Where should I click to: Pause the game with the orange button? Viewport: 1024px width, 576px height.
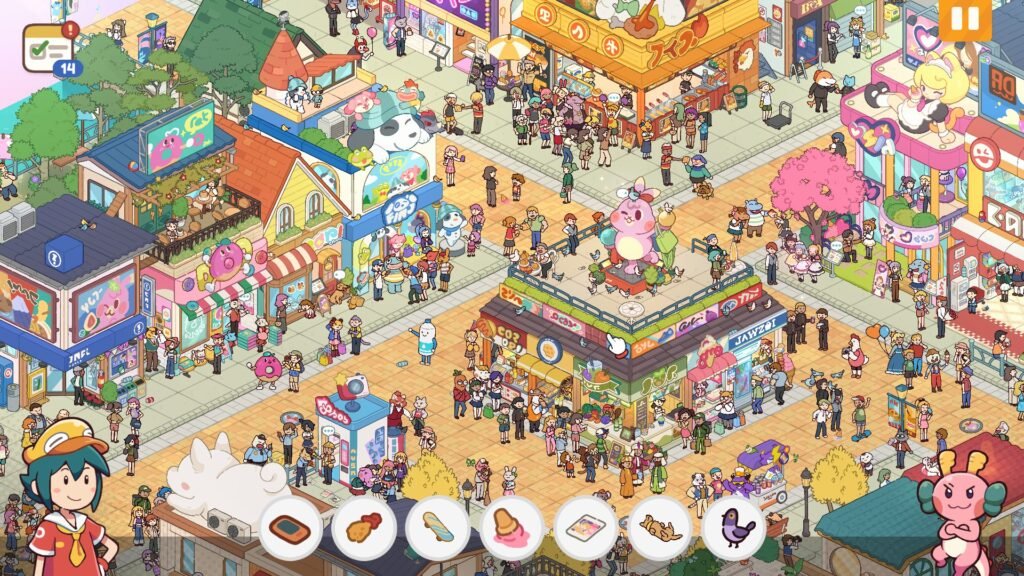965,19
